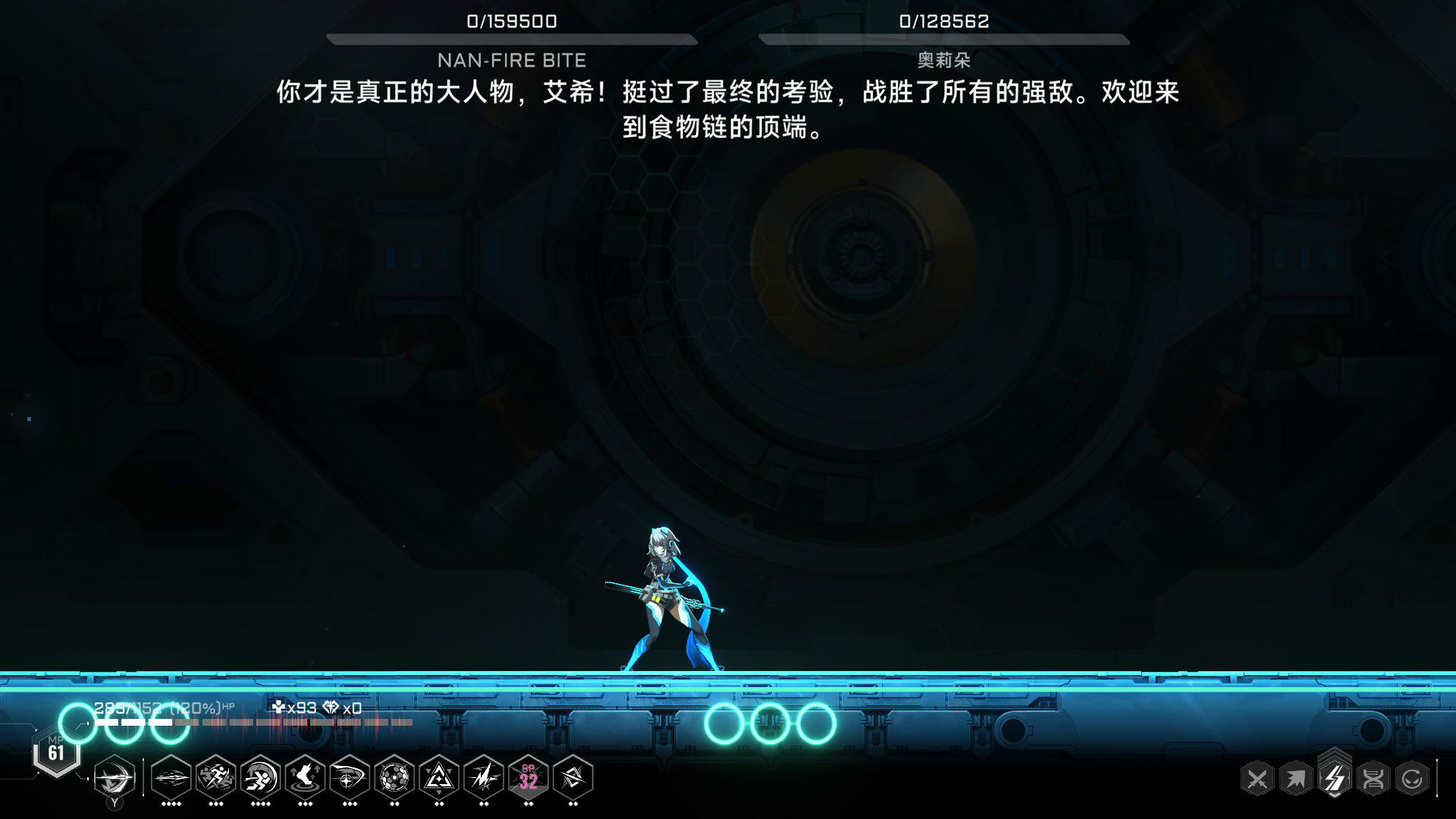Select the blade thrust skill icon
This screenshot has width=1456, height=819.
(x=171, y=779)
